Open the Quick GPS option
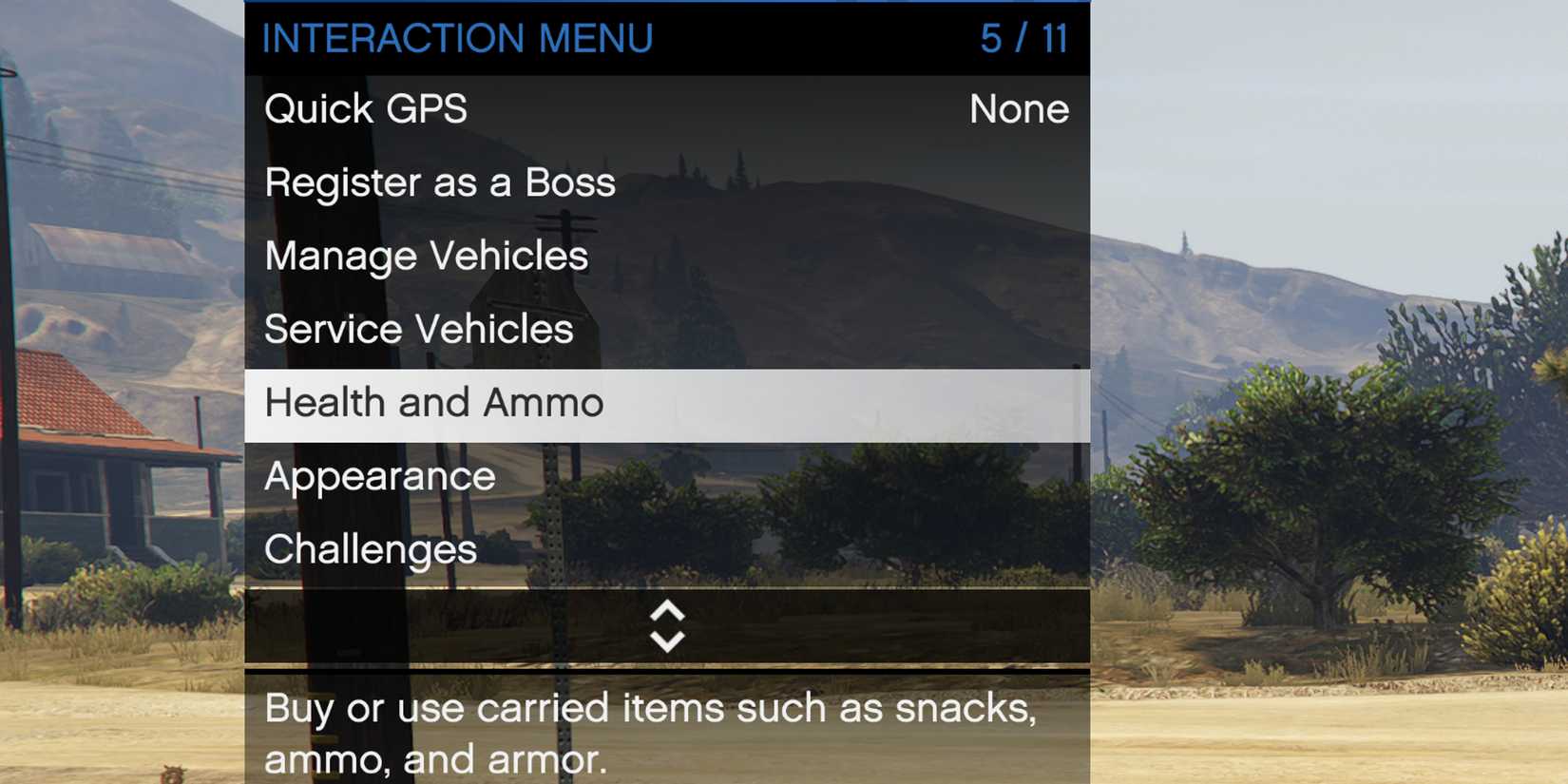 click(x=366, y=108)
